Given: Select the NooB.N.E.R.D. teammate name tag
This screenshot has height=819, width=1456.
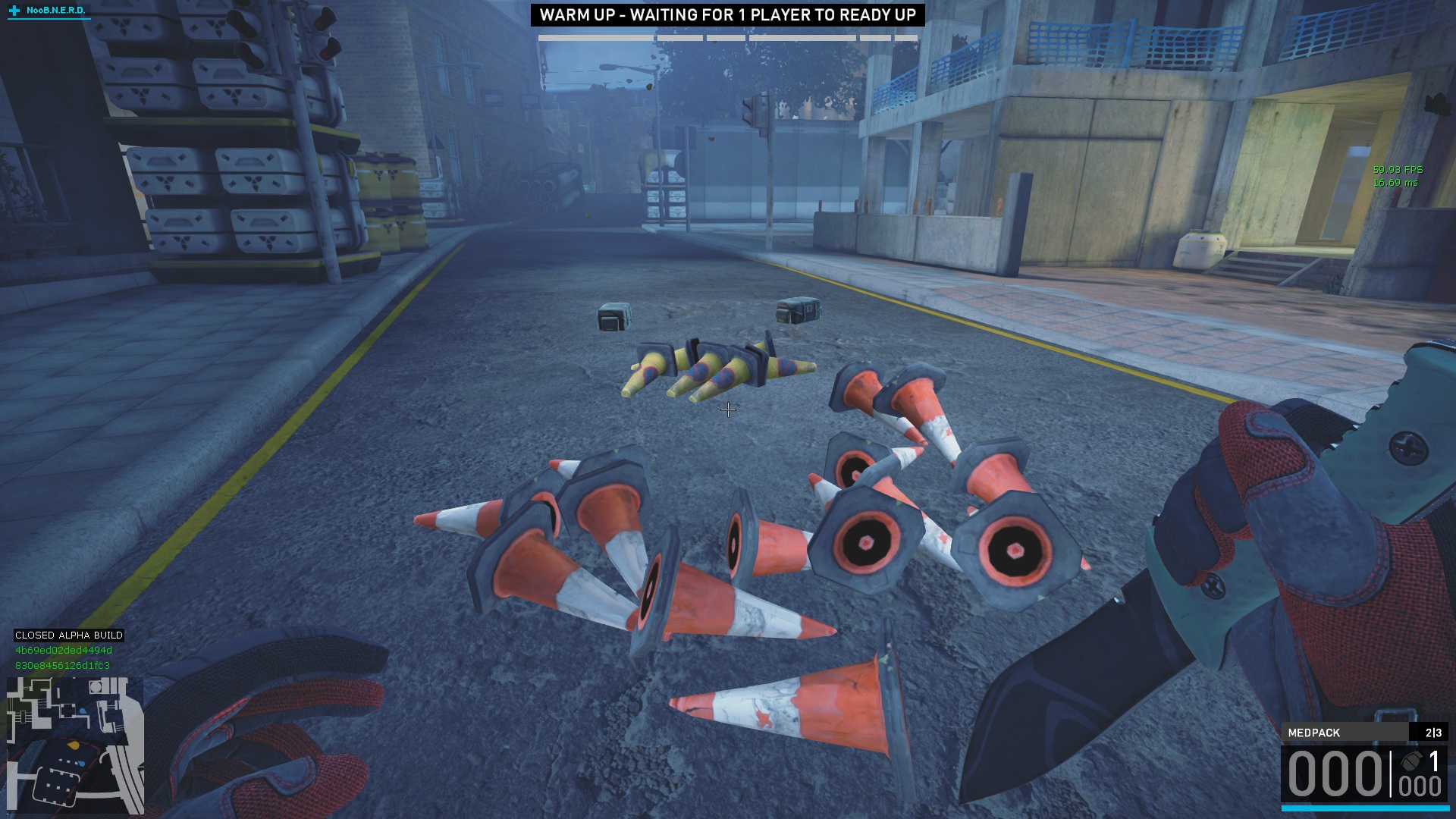Looking at the screenshot, I should [55, 11].
